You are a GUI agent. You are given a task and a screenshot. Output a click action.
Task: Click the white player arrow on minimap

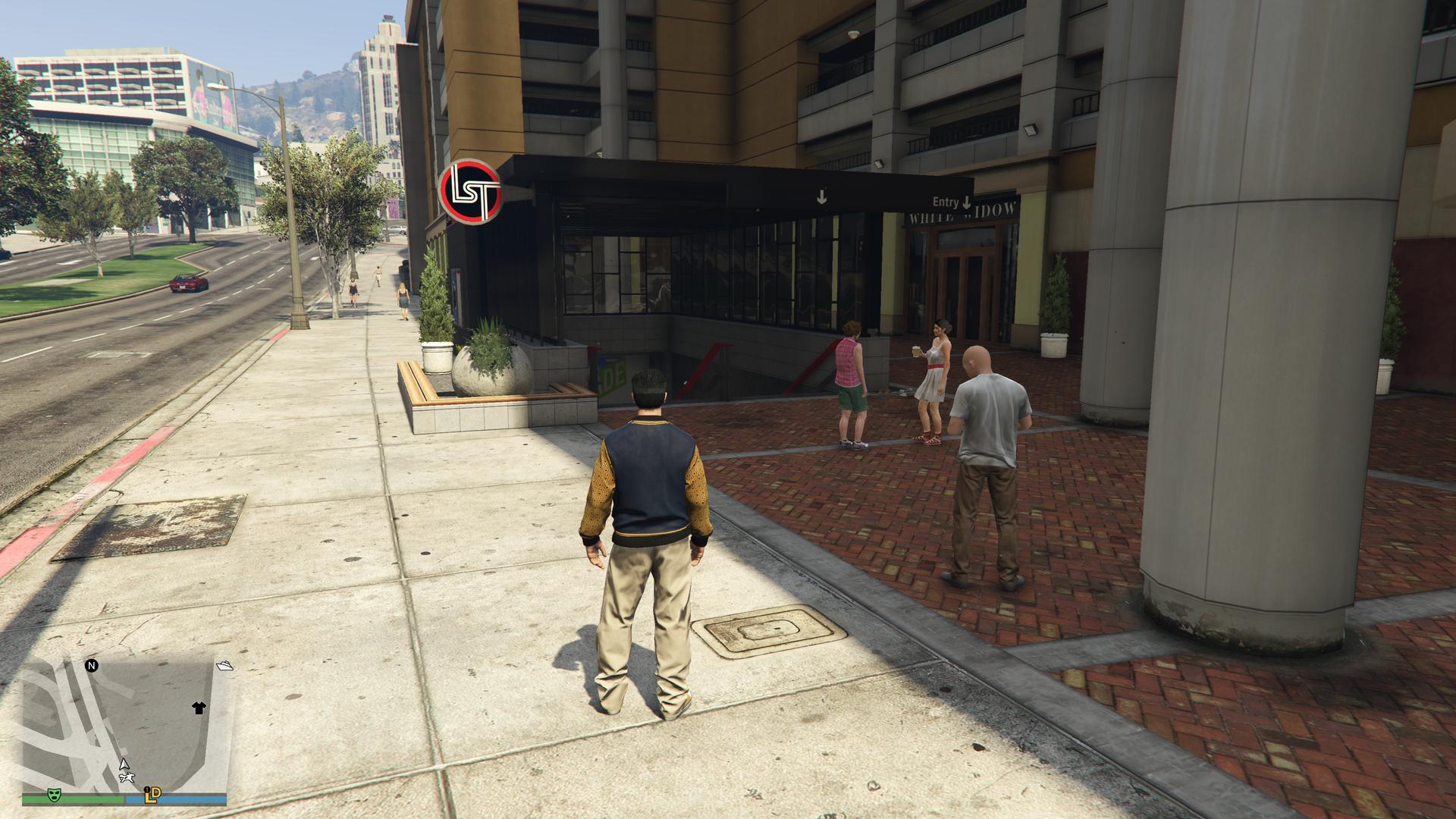point(124,764)
